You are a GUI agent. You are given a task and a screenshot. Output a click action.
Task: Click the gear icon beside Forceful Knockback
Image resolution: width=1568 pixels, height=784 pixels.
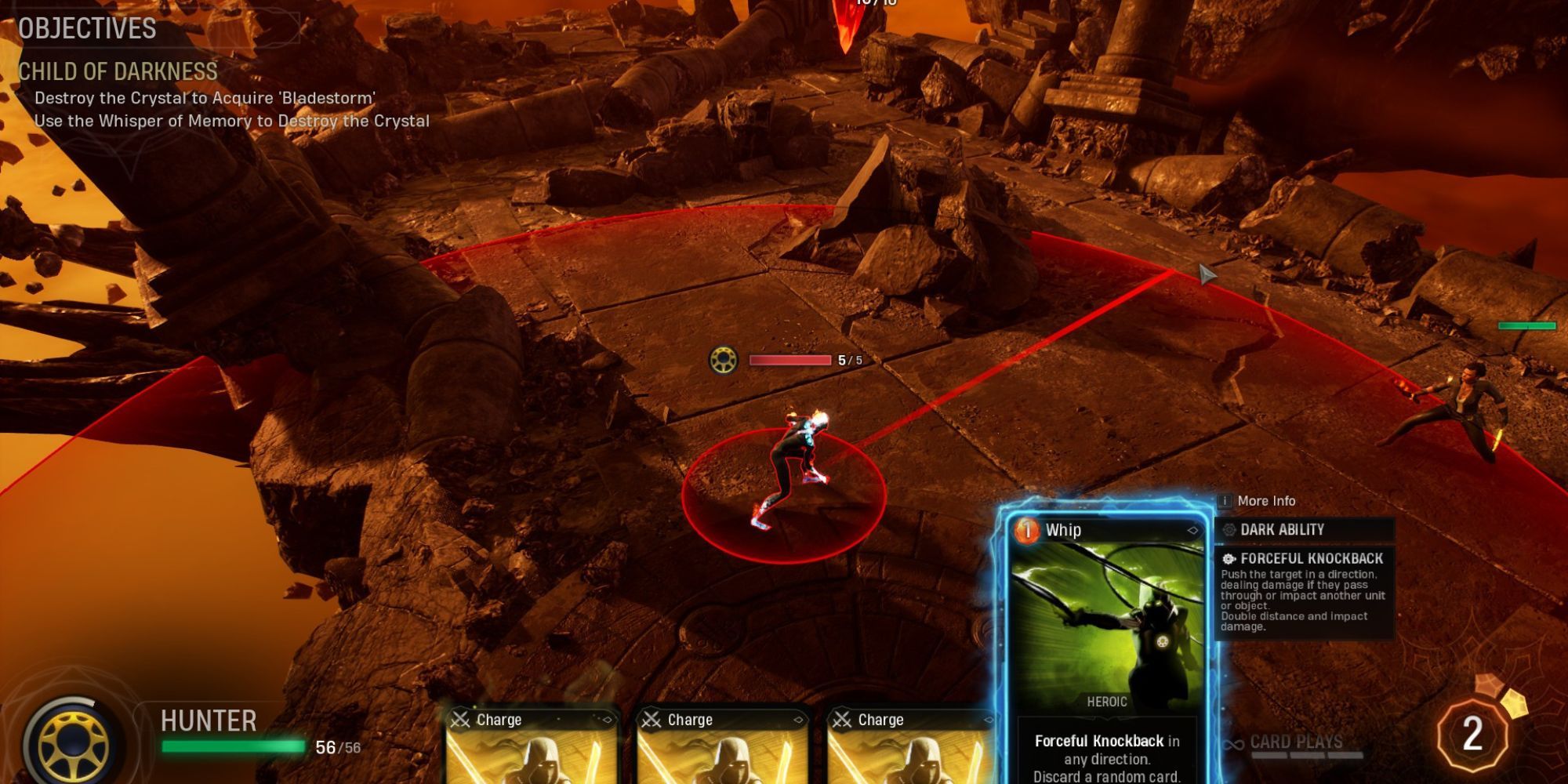(1229, 560)
